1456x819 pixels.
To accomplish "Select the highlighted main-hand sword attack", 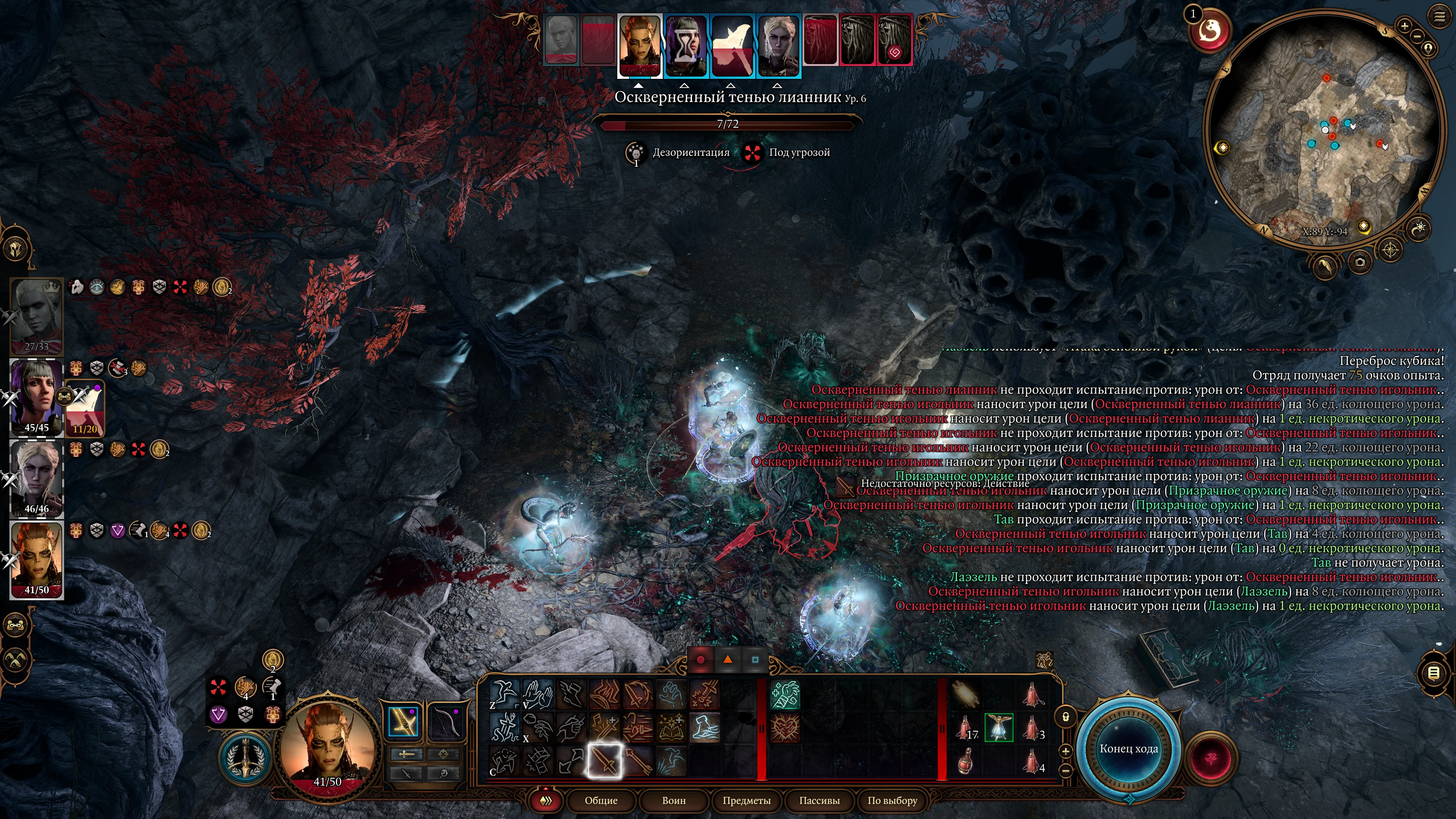I will coord(604,761).
